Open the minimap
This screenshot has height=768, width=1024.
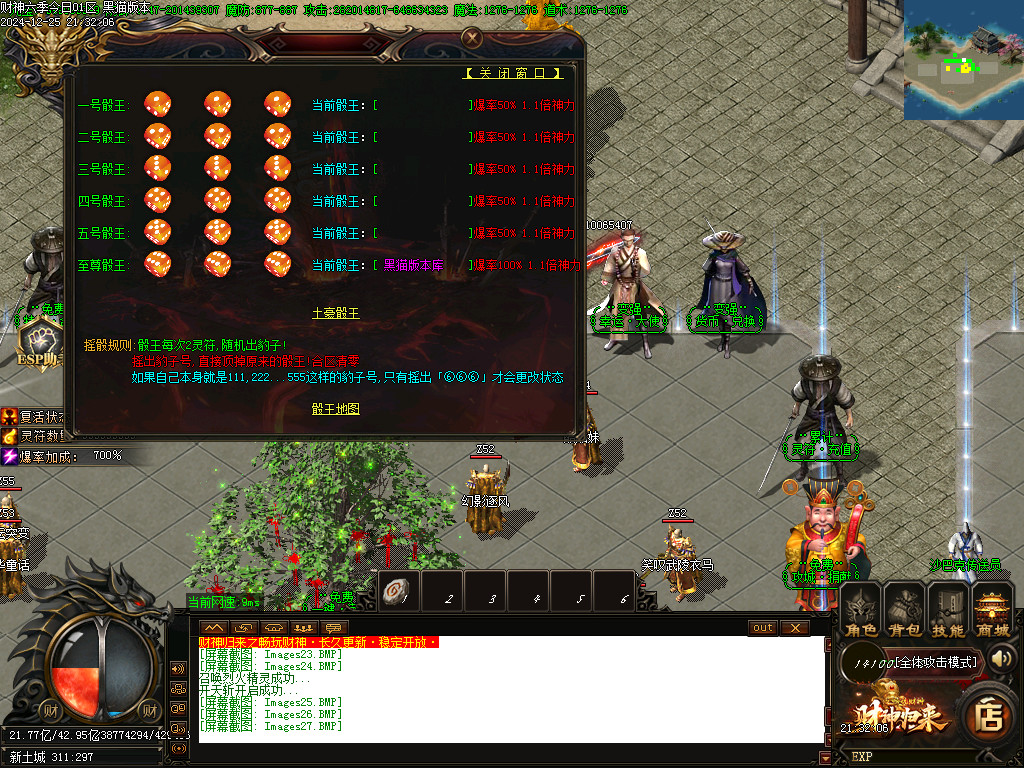coord(963,59)
